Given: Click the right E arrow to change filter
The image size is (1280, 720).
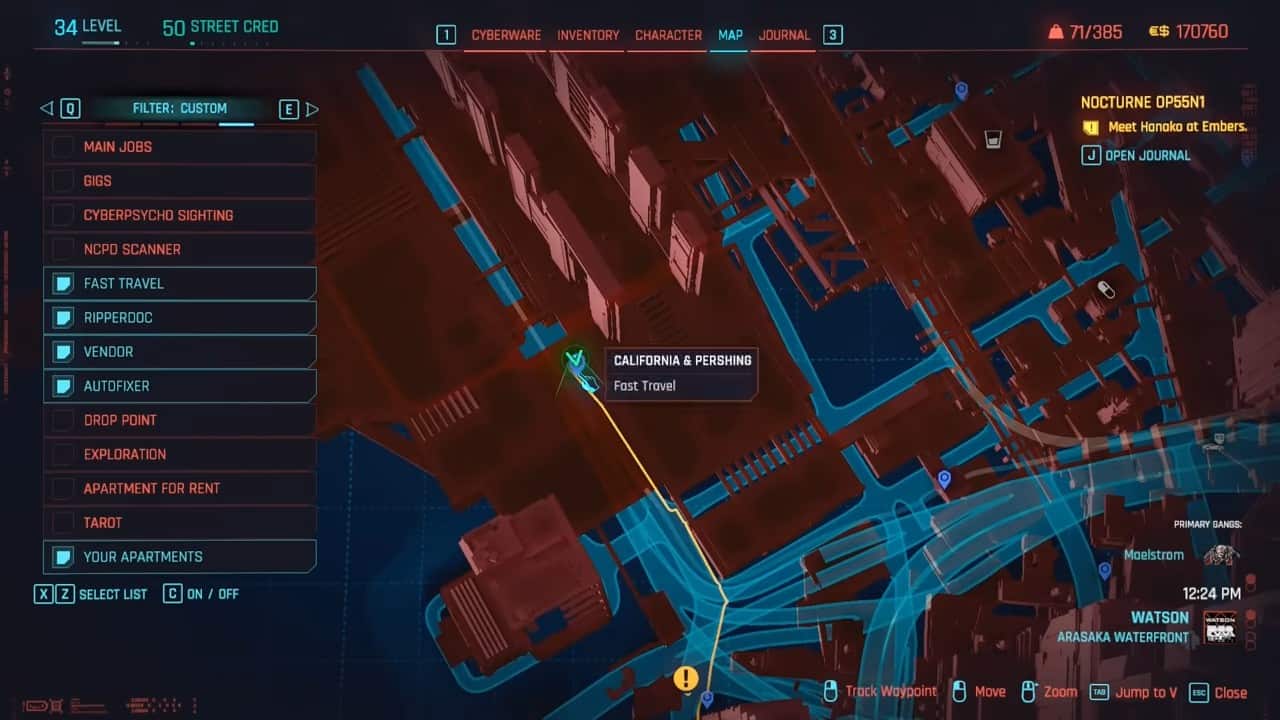Looking at the screenshot, I should tap(313, 108).
